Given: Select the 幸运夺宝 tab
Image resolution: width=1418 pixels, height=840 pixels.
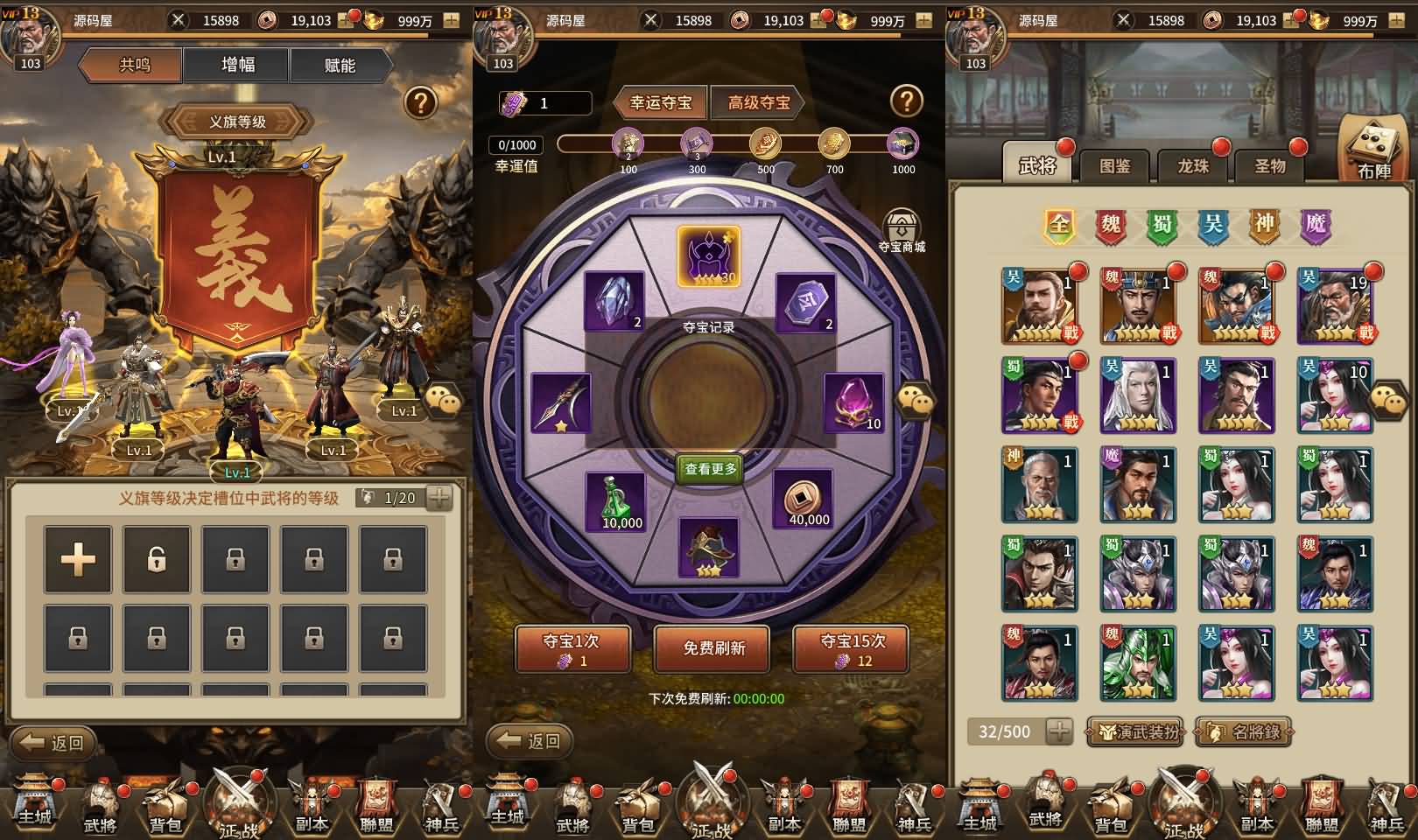Looking at the screenshot, I should pyautogui.click(x=661, y=102).
